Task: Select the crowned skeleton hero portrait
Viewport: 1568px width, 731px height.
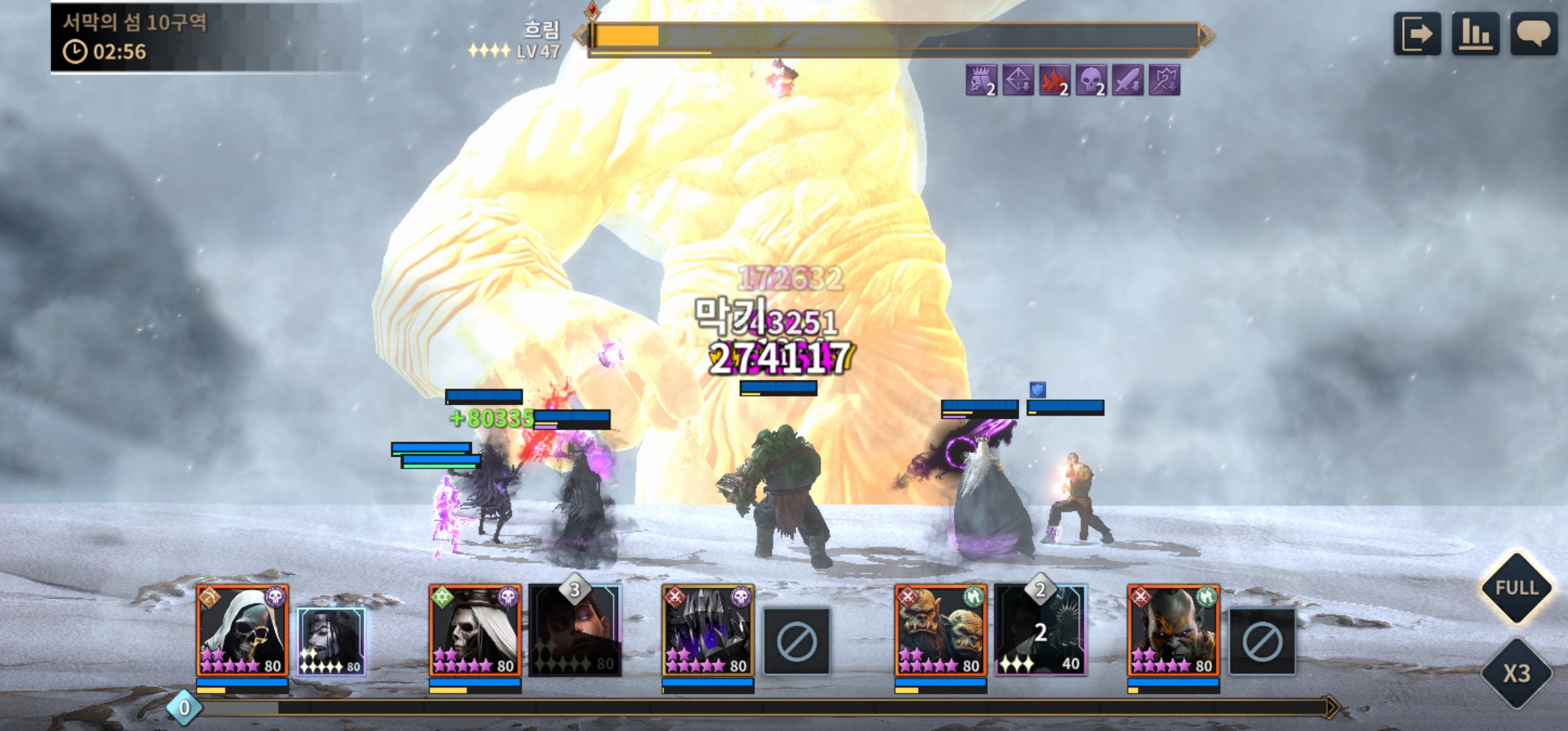Action: click(475, 630)
